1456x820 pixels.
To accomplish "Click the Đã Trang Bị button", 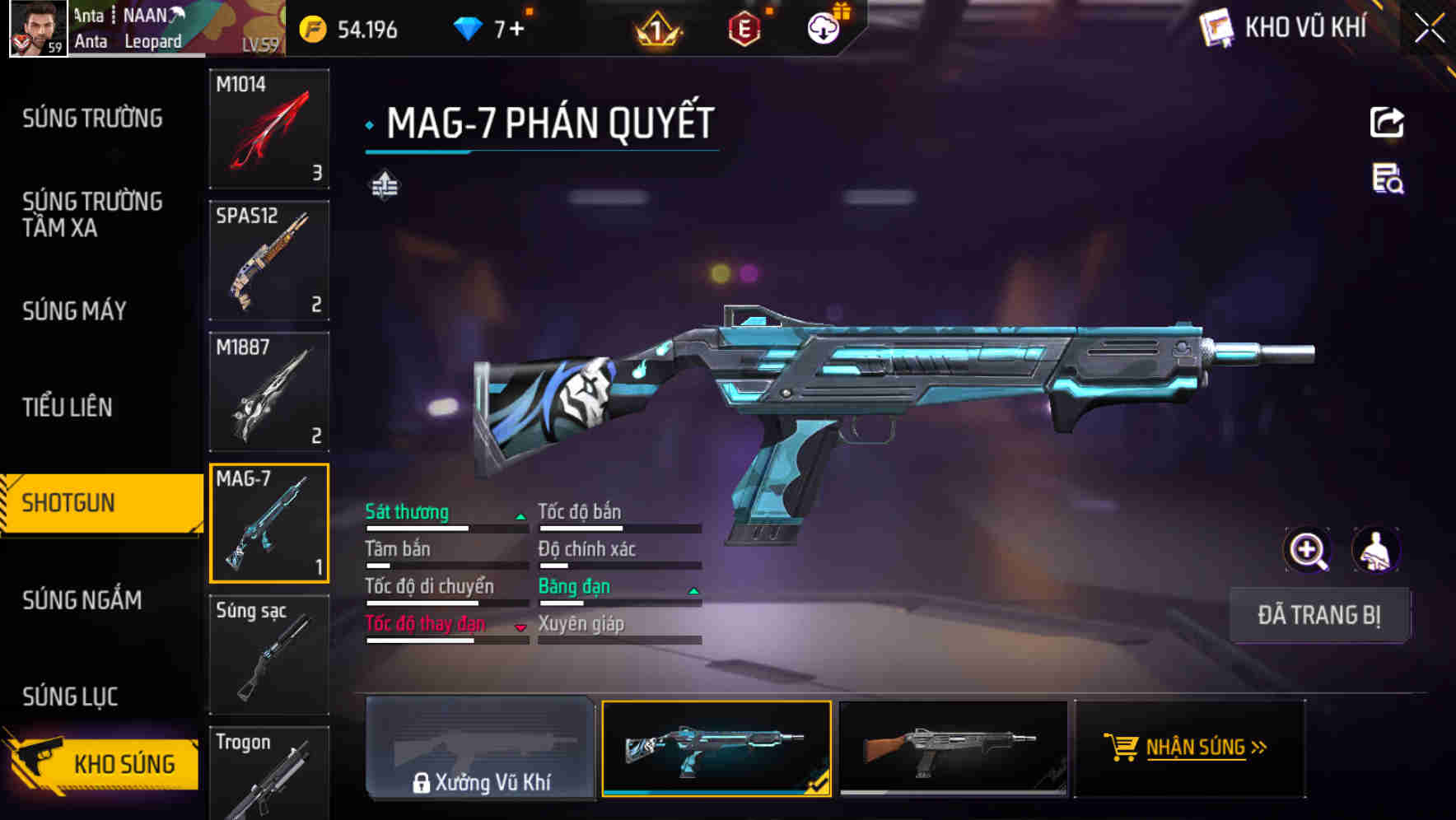I will coord(1318,615).
